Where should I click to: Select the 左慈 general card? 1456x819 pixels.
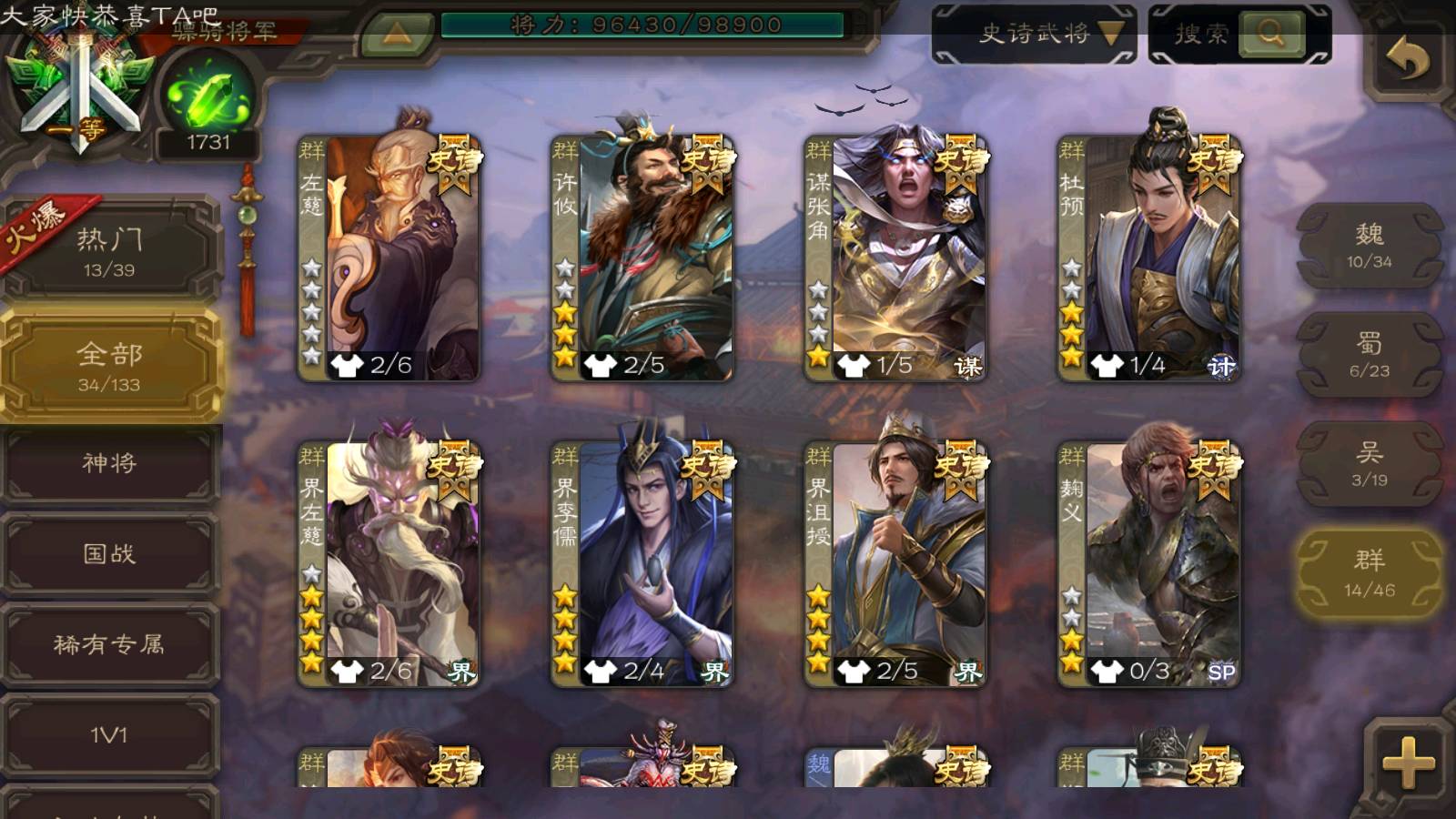tap(389, 258)
